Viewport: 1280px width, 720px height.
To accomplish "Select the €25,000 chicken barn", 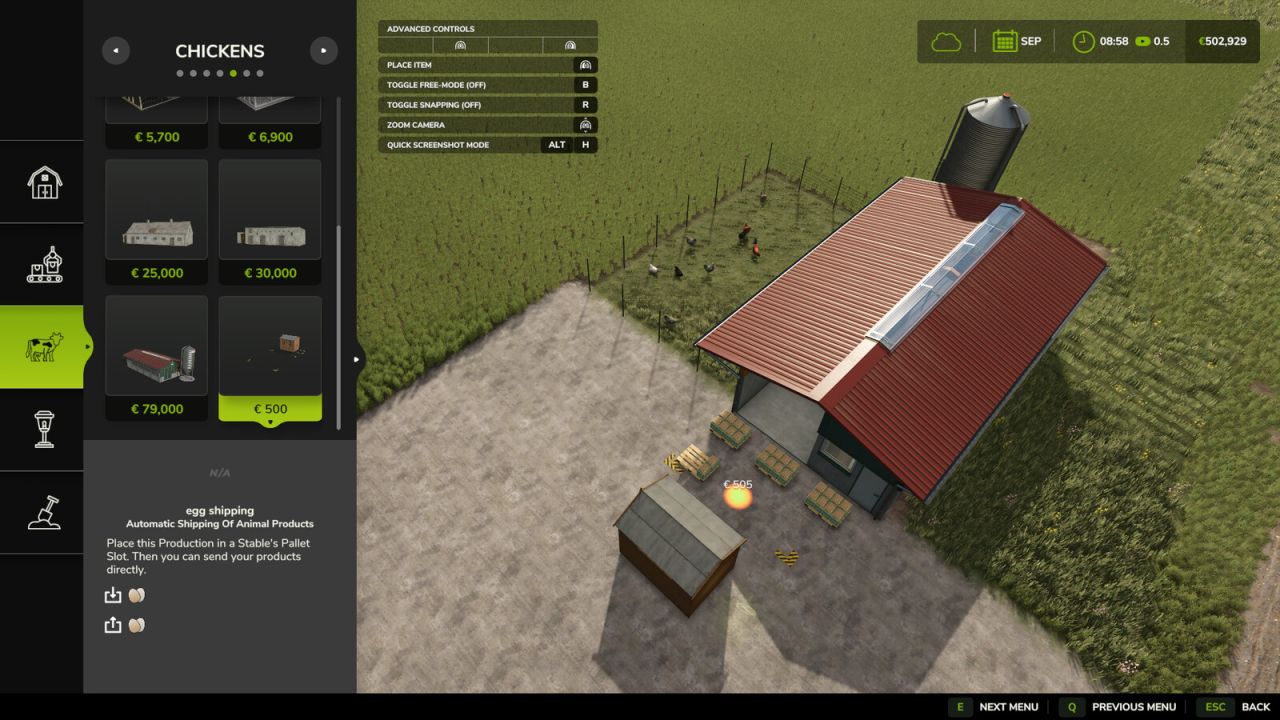I will tap(156, 222).
